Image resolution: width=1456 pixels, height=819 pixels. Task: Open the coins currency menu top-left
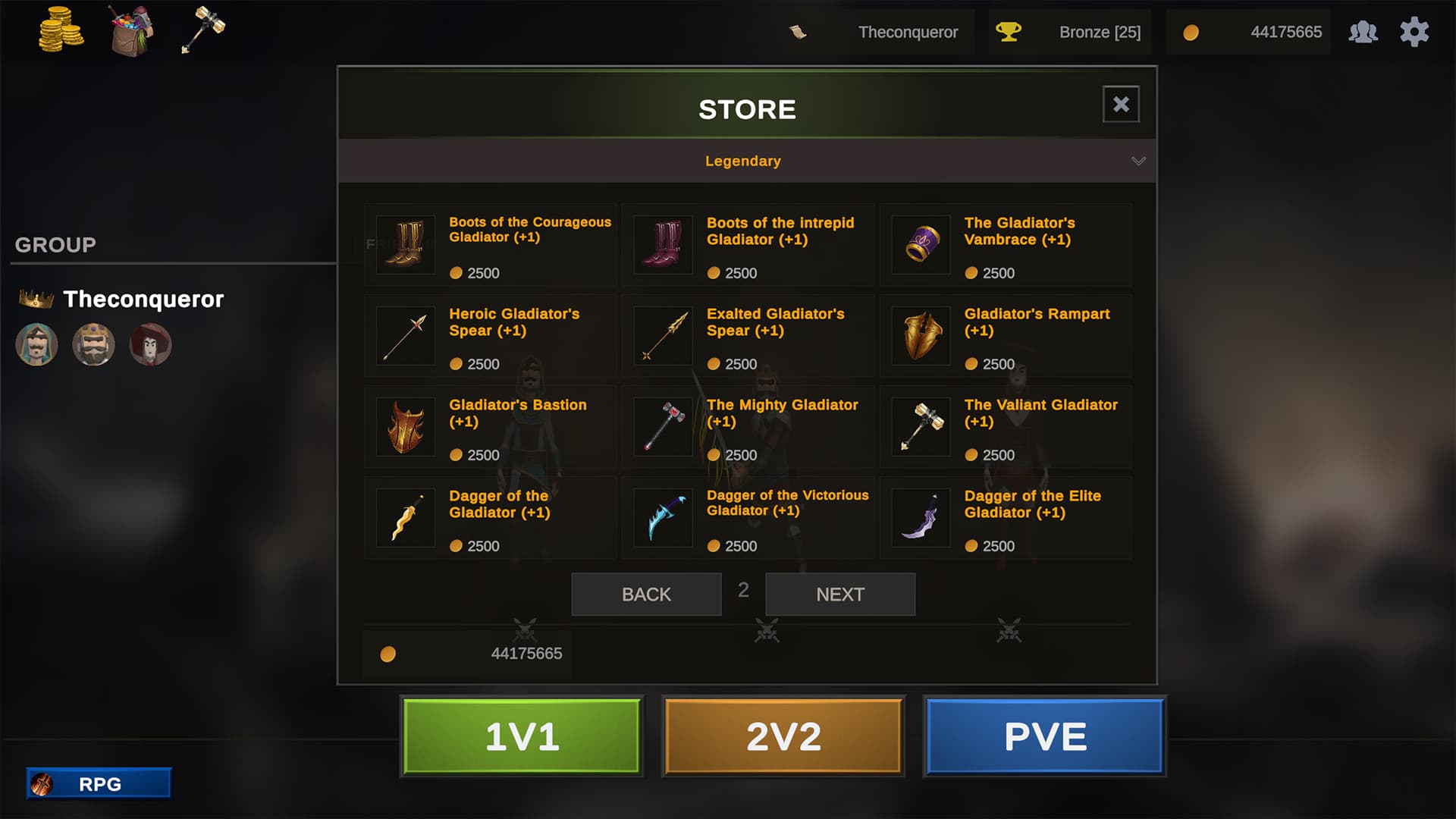point(59,29)
